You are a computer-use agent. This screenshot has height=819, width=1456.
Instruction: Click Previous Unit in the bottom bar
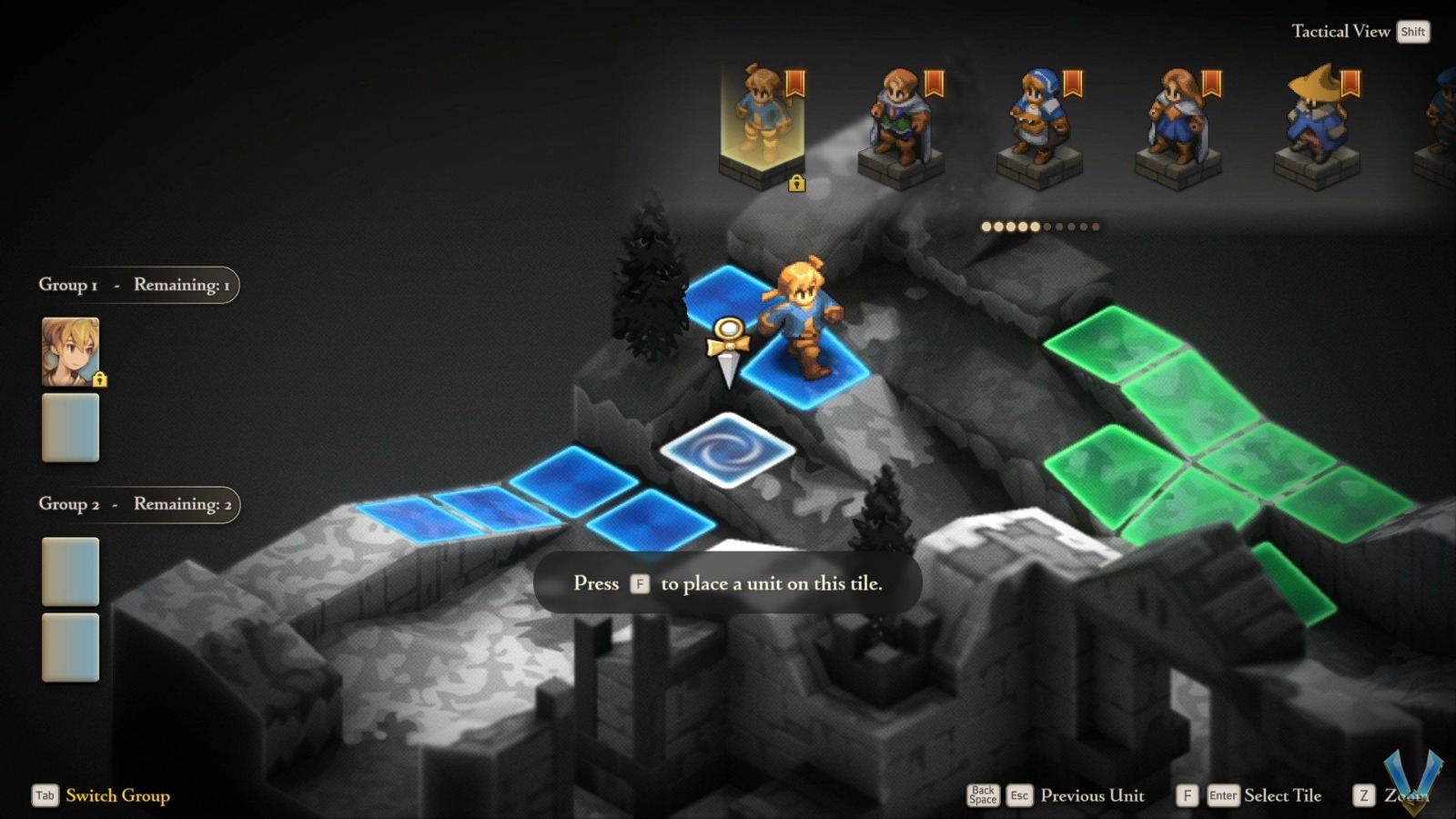[x=1094, y=795]
